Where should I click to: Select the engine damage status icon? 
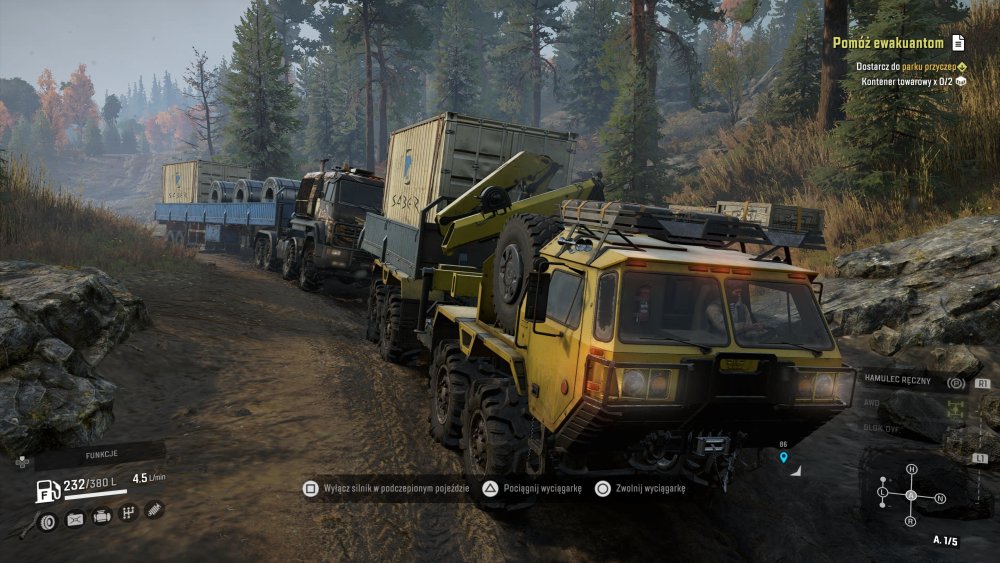click(102, 516)
